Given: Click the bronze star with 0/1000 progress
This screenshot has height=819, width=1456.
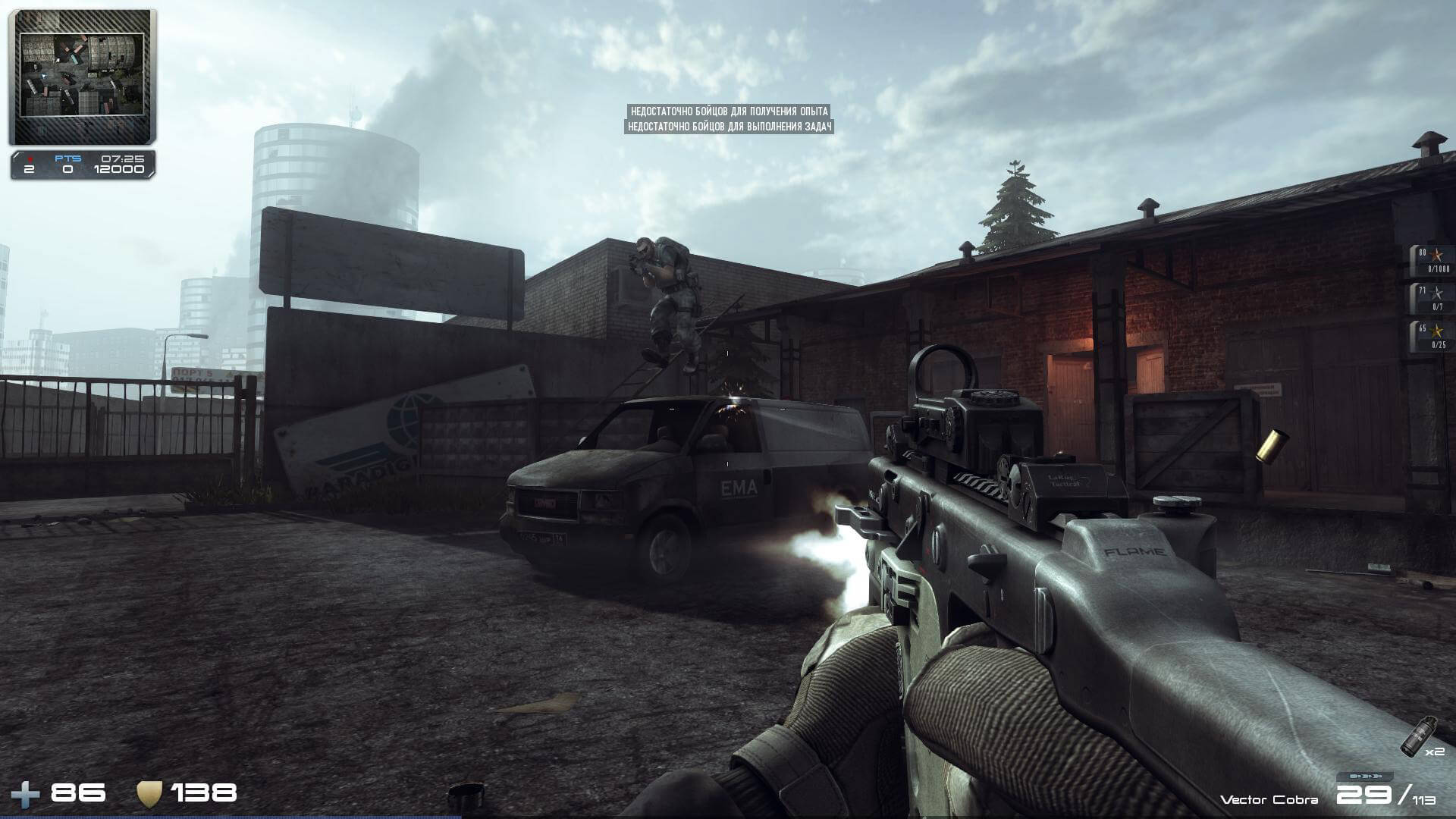Looking at the screenshot, I should click(x=1436, y=255).
